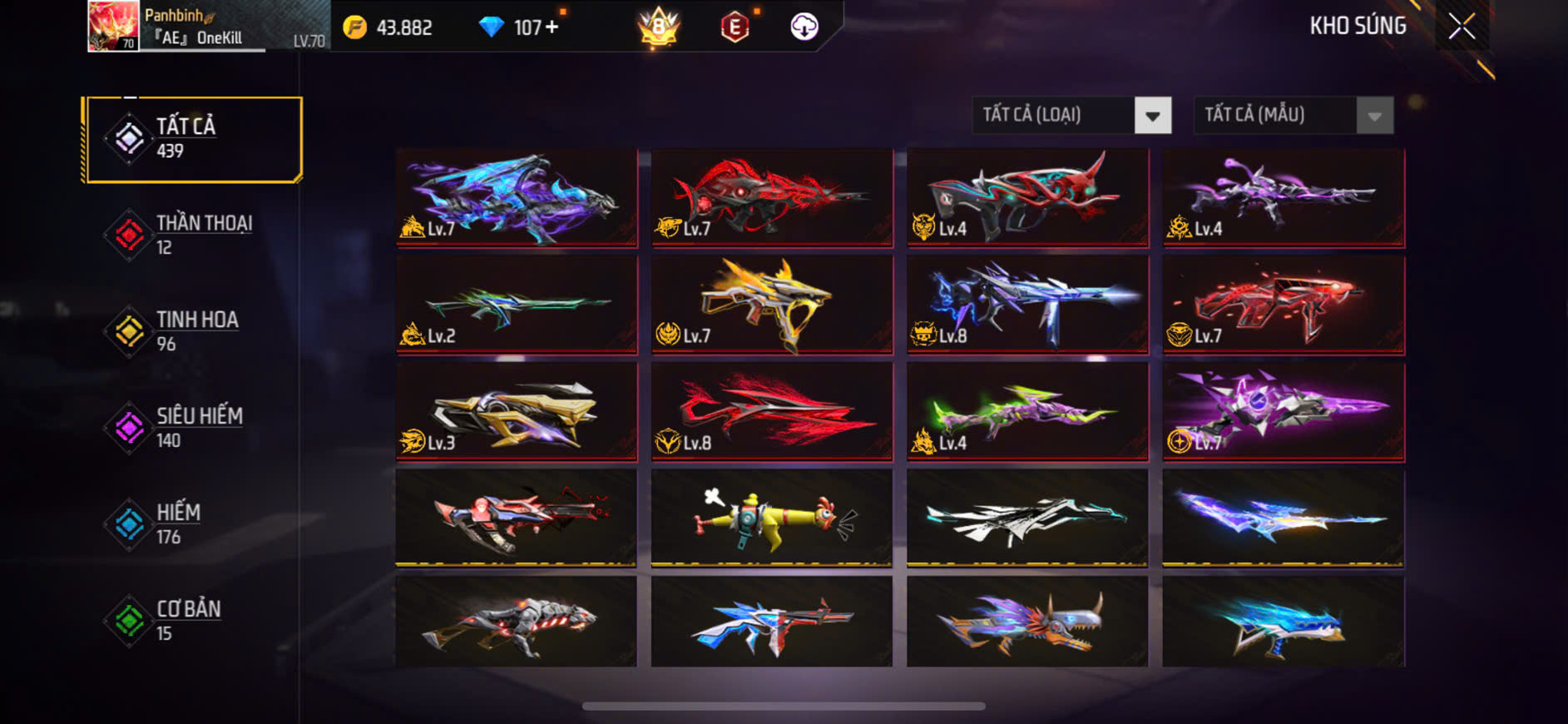Image resolution: width=1568 pixels, height=724 pixels.
Task: Select the gold Lv.3 weapon skin
Action: click(517, 411)
